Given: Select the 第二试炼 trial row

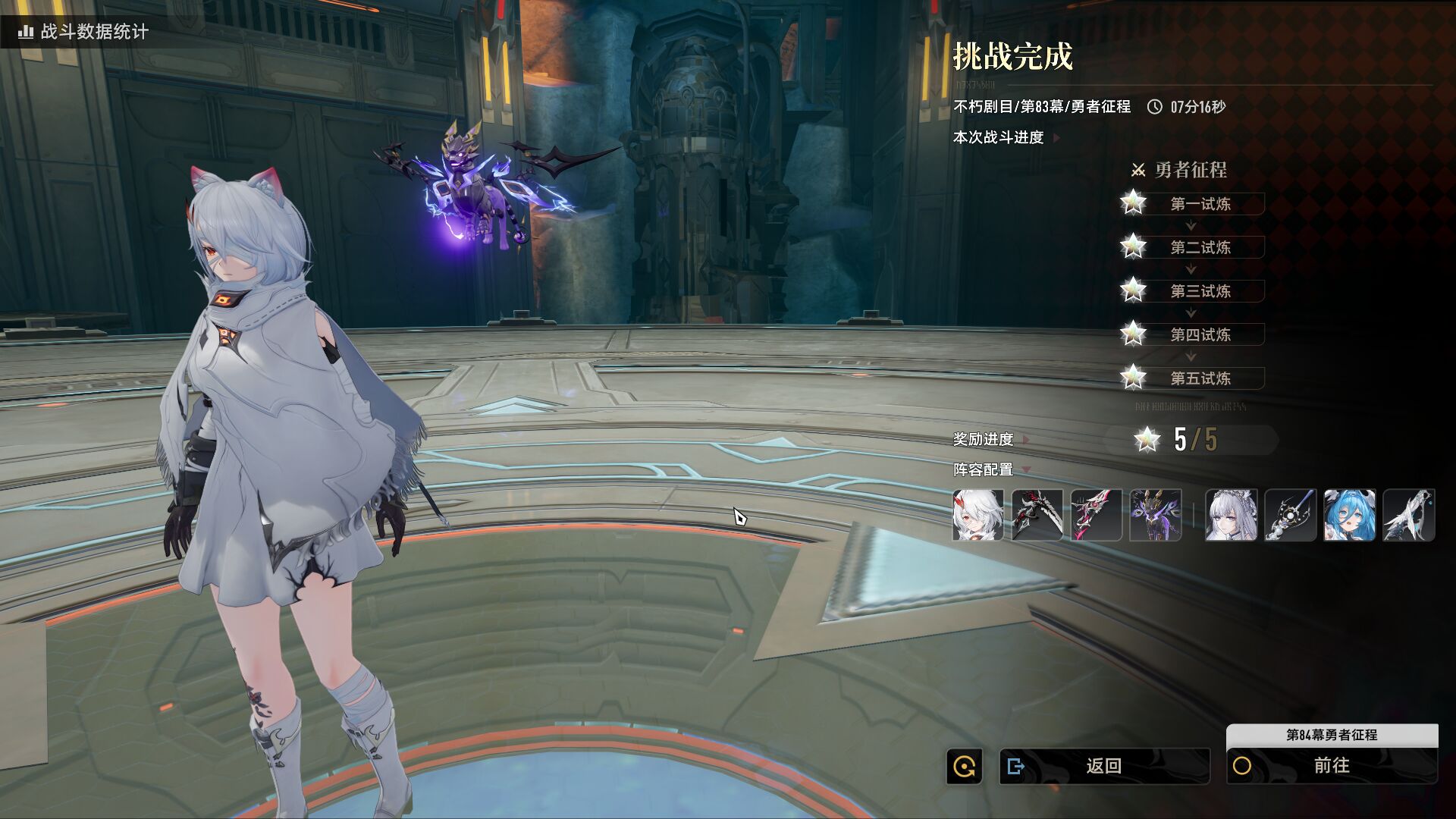Looking at the screenshot, I should (x=1200, y=247).
